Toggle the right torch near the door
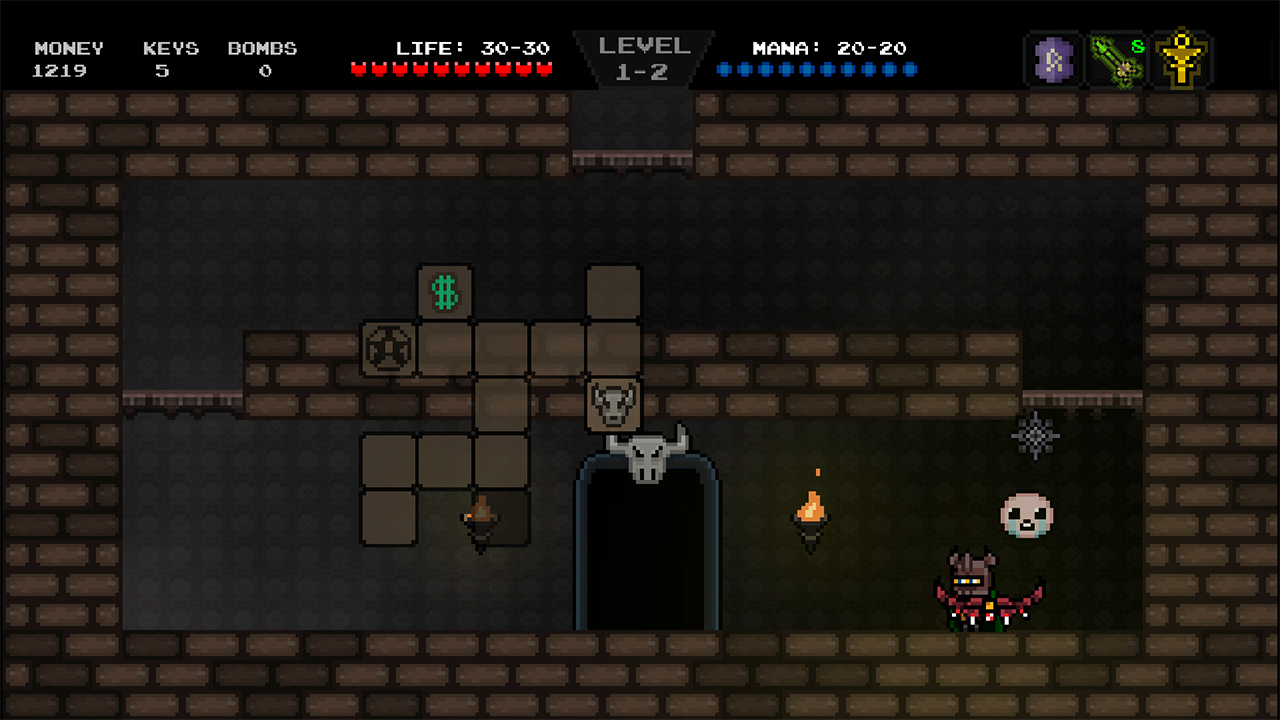1280x720 pixels. [811, 510]
